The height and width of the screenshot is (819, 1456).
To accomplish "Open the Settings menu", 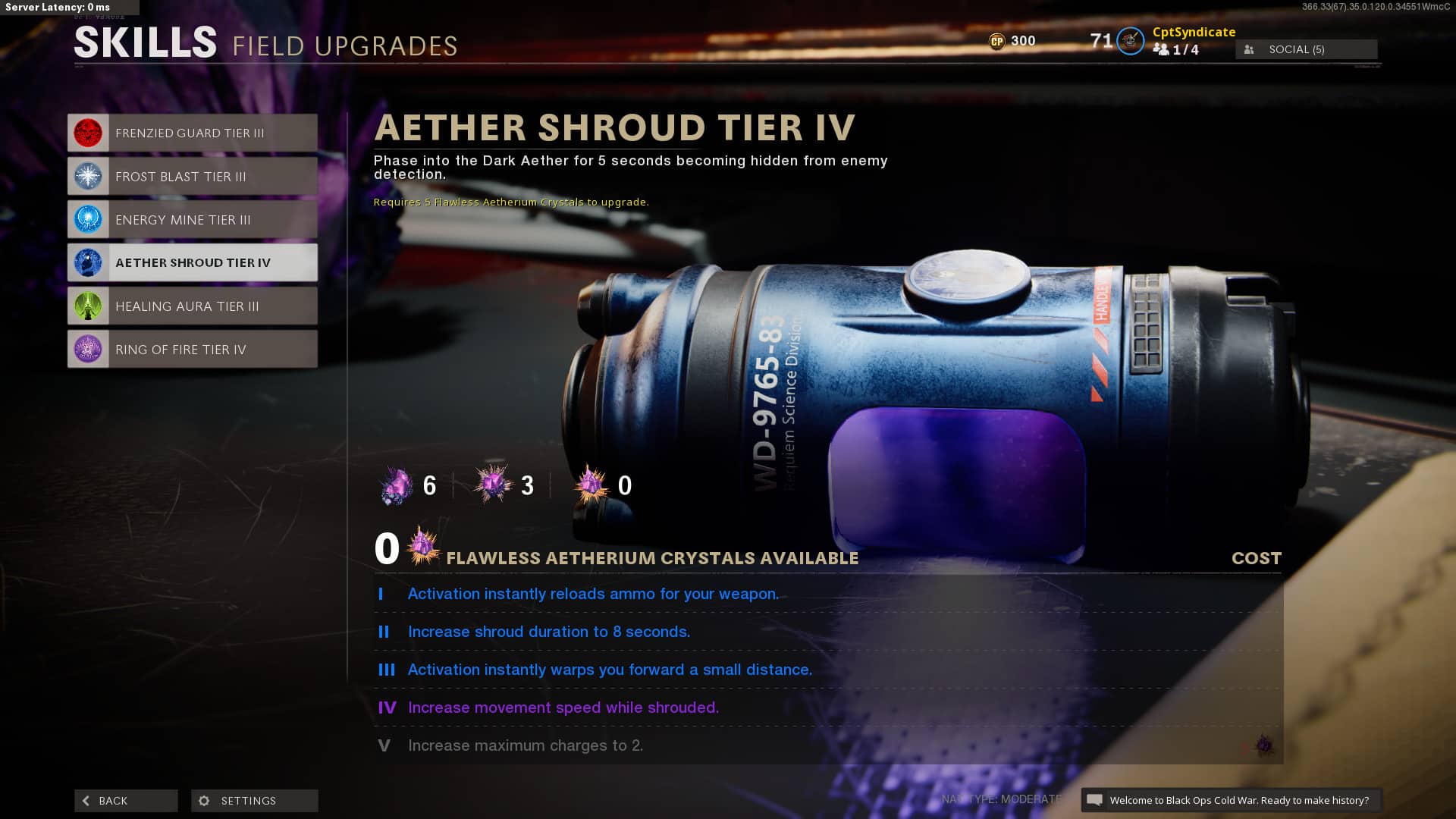I will tap(254, 800).
